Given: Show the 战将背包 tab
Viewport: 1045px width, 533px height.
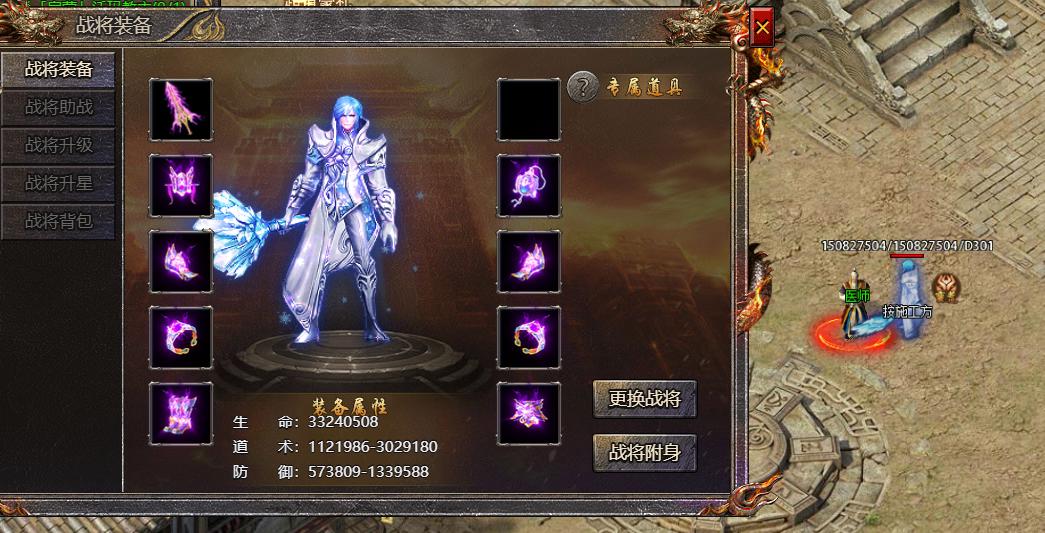Looking at the screenshot, I should pos(58,221).
